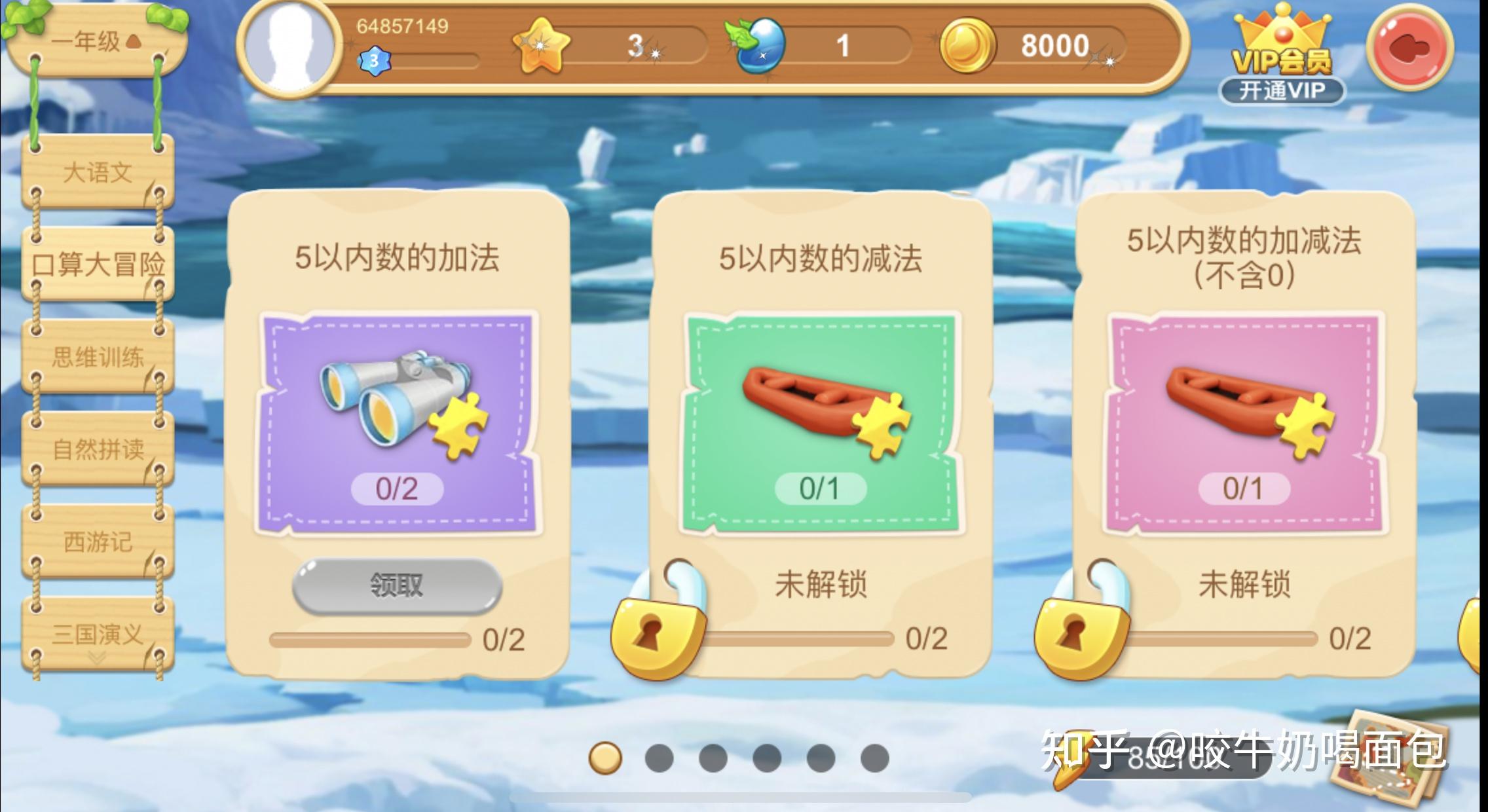Open VIP membership with 开通VIP

click(1282, 90)
